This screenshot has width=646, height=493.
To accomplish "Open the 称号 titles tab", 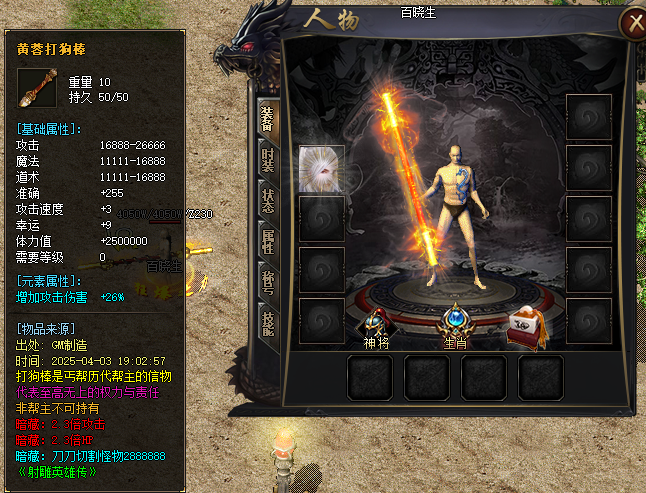I will [x=267, y=283].
